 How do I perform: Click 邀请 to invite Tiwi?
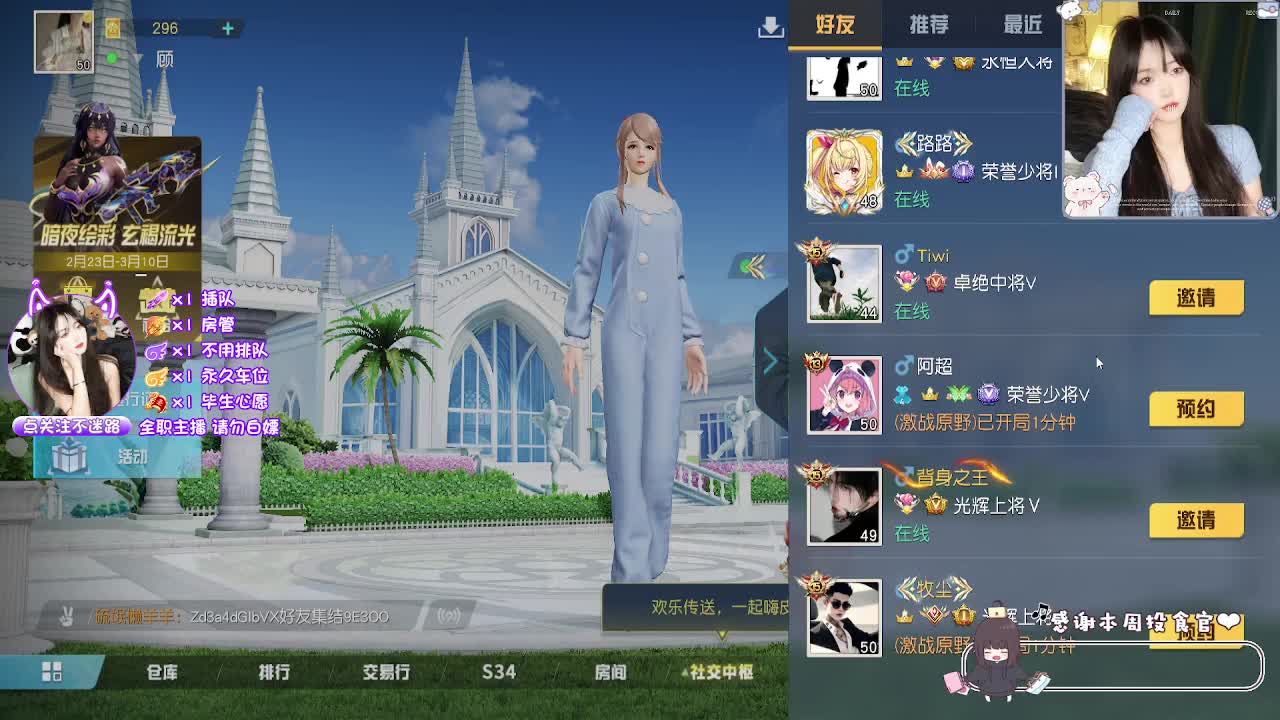1197,297
